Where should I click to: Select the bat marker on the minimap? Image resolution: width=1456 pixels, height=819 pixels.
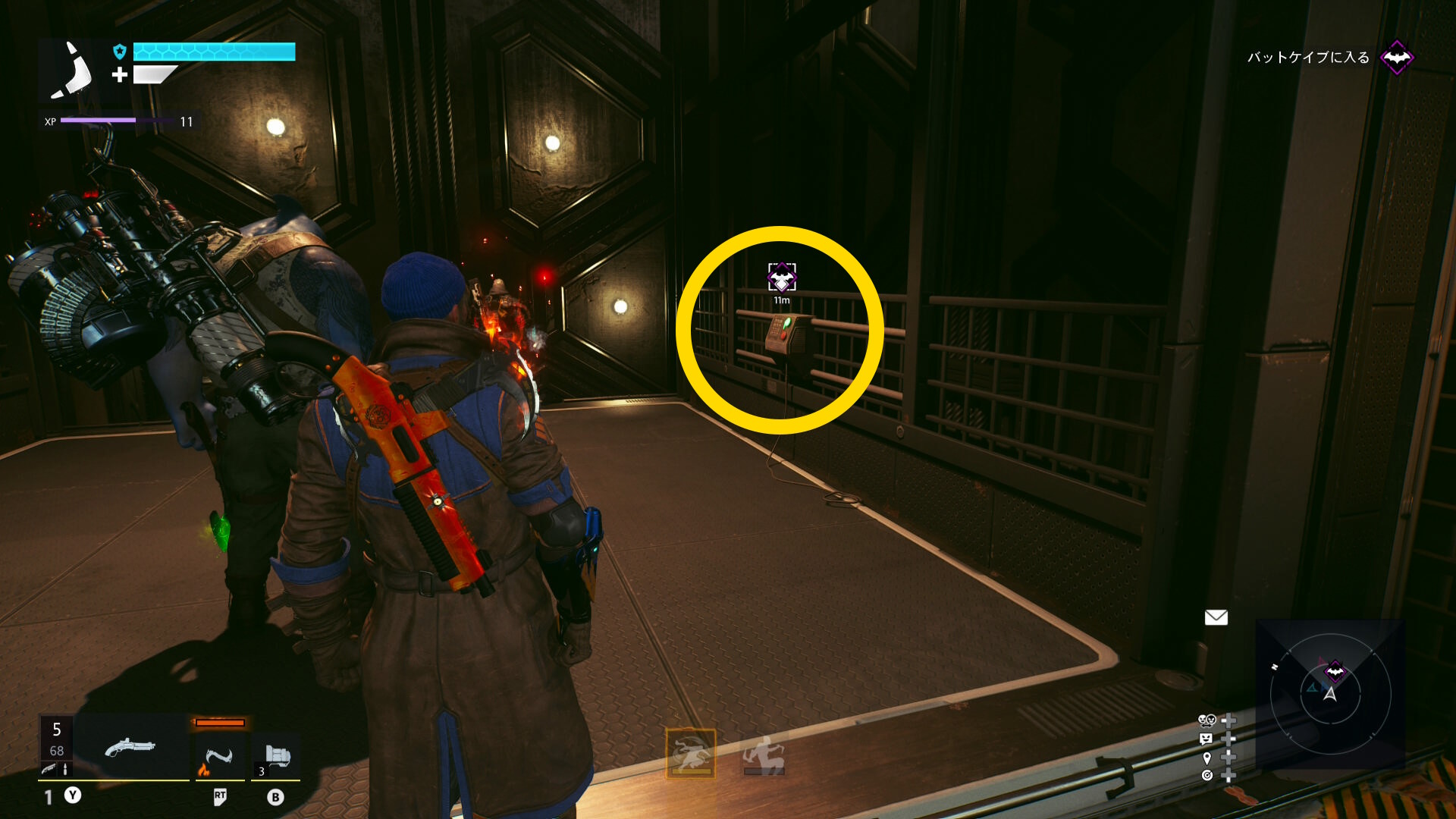coord(1335,670)
